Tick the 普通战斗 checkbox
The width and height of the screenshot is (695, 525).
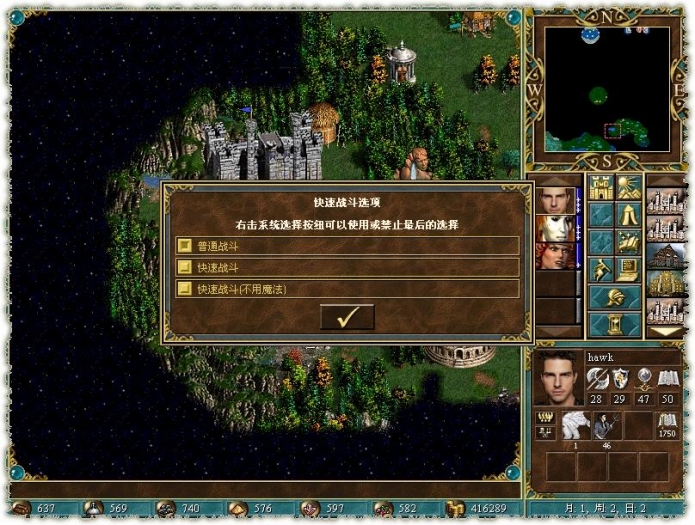(184, 245)
